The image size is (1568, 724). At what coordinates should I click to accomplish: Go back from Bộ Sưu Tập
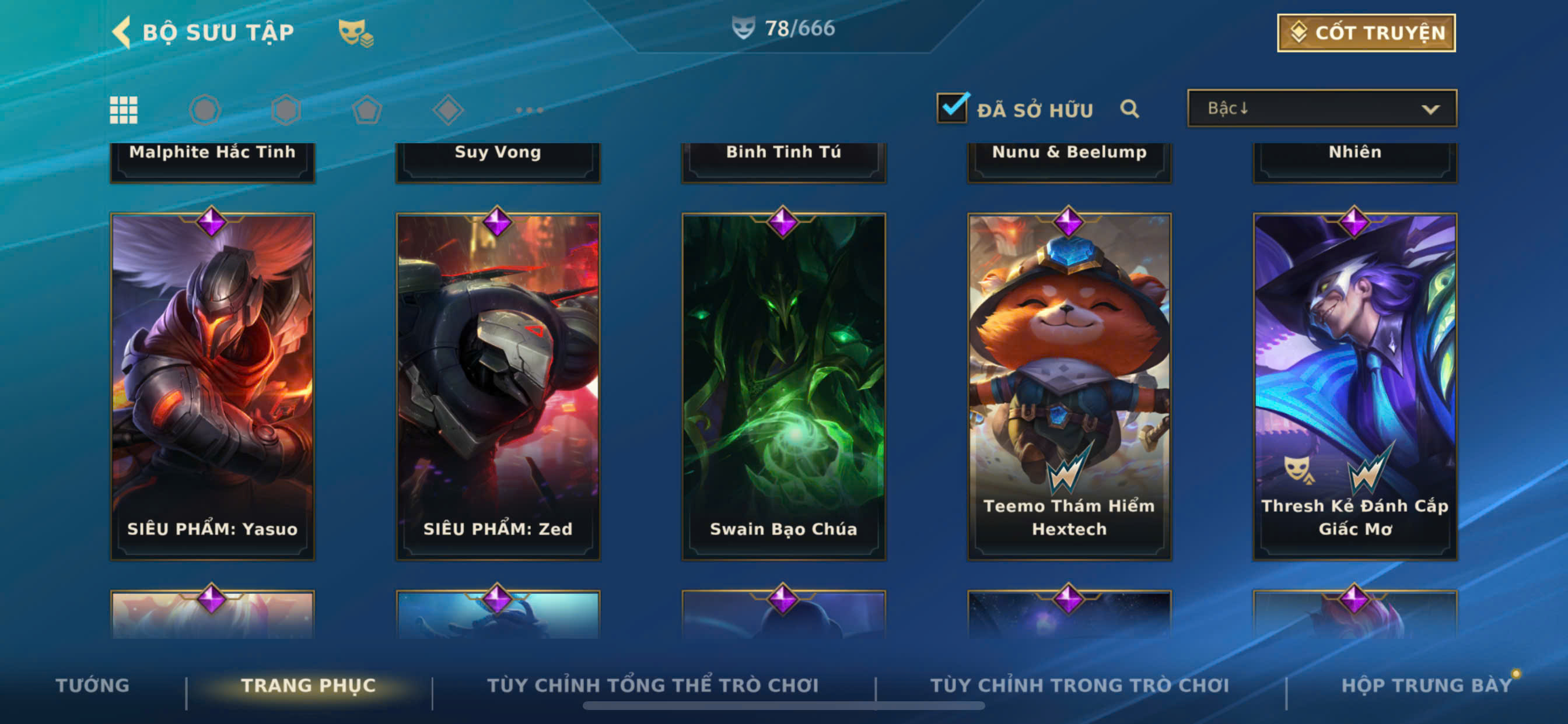click(123, 31)
